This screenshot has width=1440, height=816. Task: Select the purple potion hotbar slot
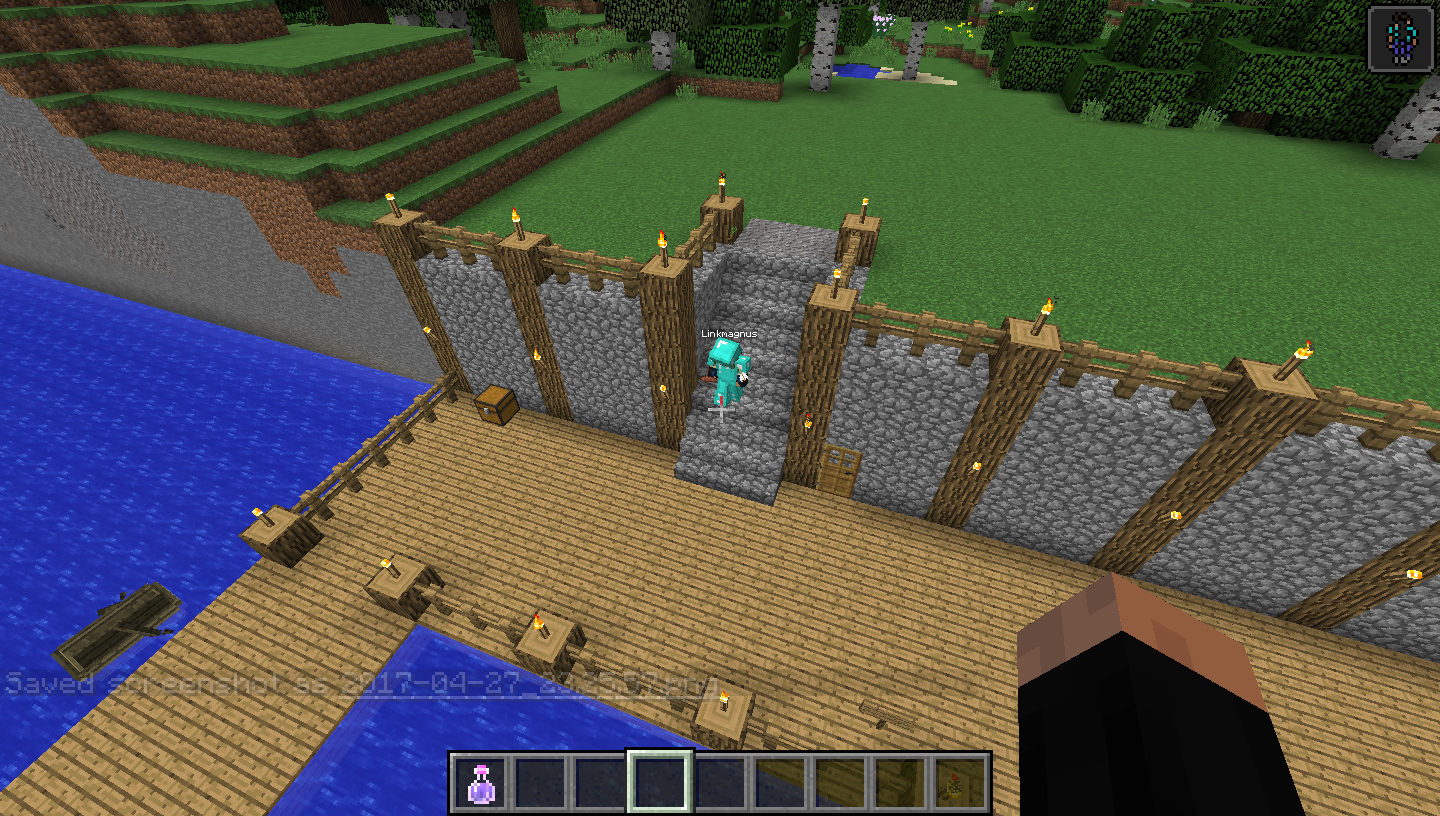coord(481,782)
